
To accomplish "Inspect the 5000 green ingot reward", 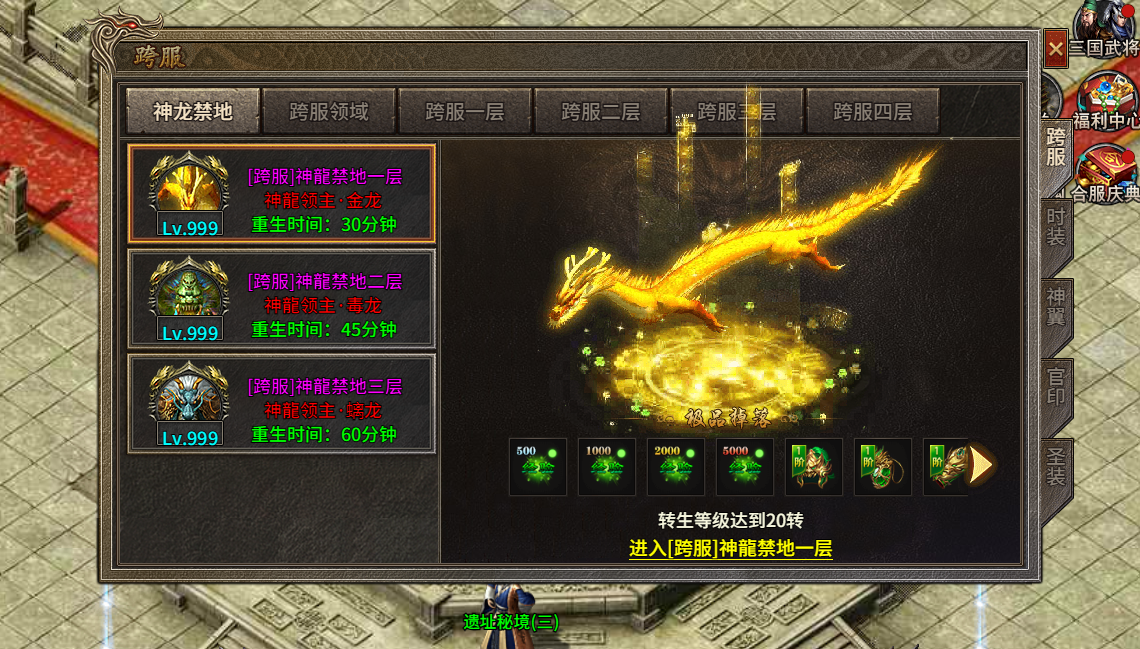I will 745,467.
